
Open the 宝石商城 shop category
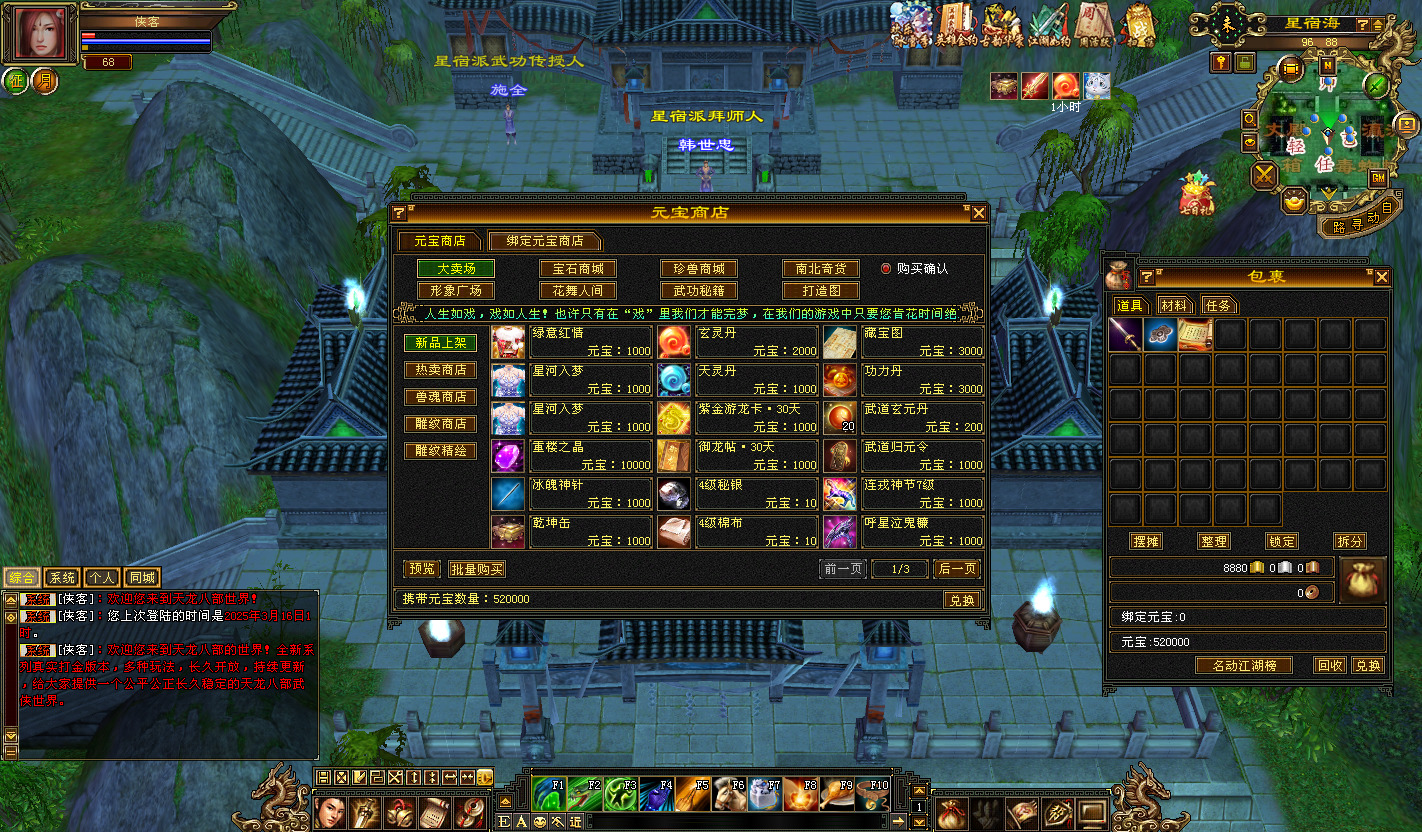pos(577,269)
